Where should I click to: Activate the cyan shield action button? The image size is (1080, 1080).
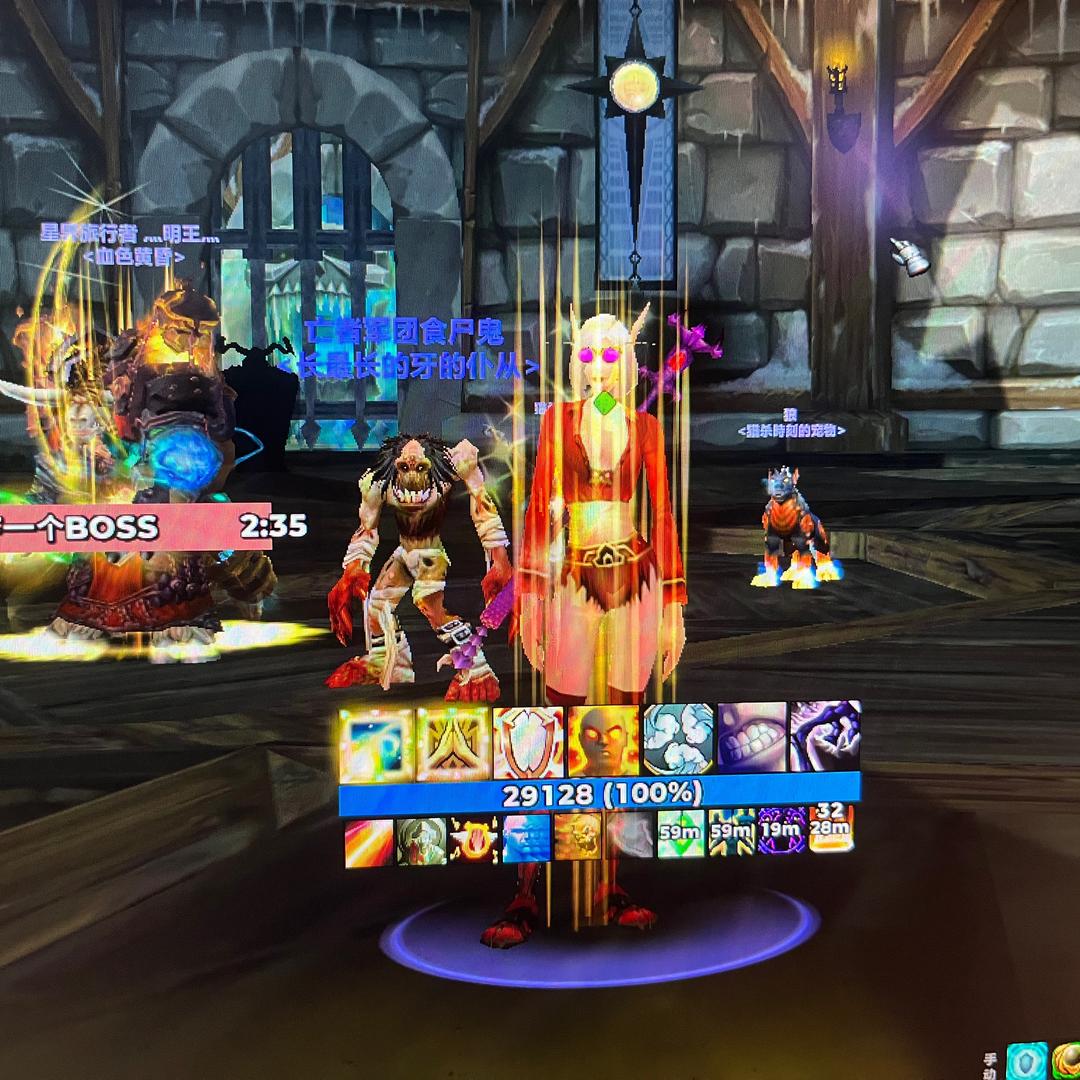[x=1026, y=1061]
